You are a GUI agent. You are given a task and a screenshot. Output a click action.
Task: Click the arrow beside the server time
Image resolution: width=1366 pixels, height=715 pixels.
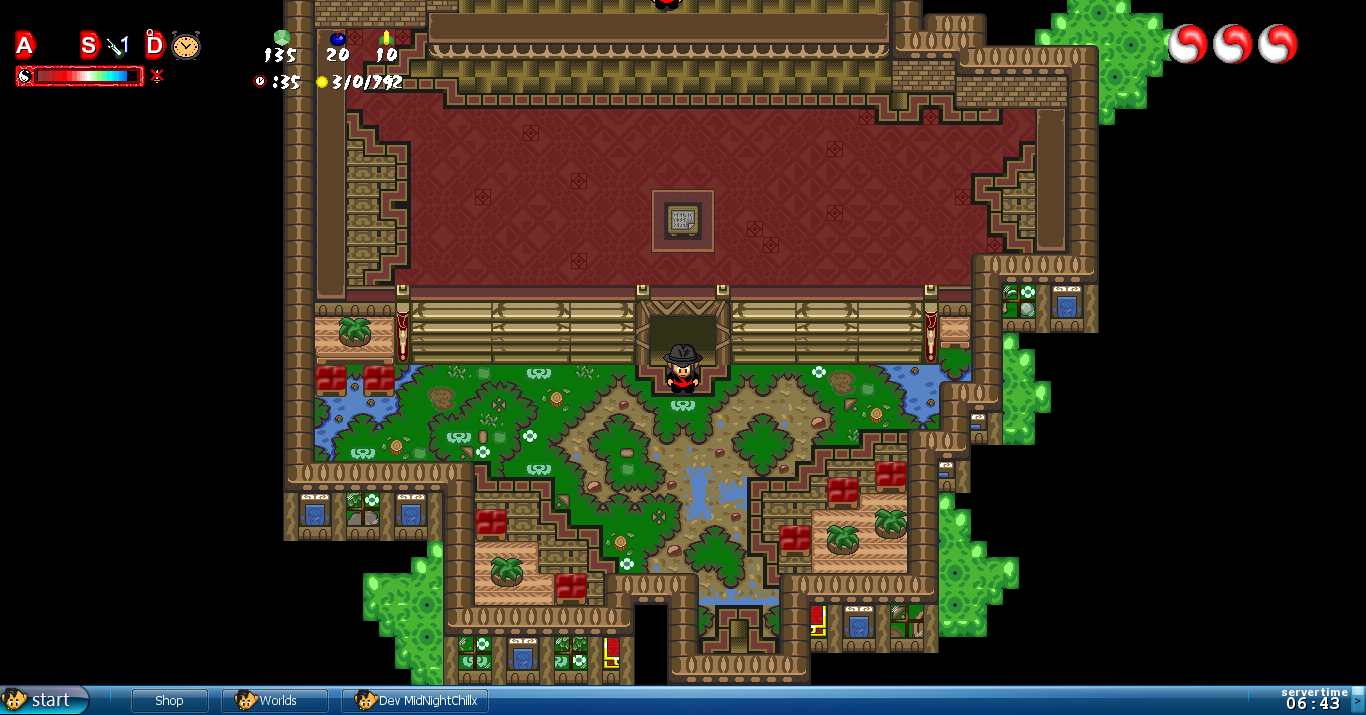(1357, 700)
